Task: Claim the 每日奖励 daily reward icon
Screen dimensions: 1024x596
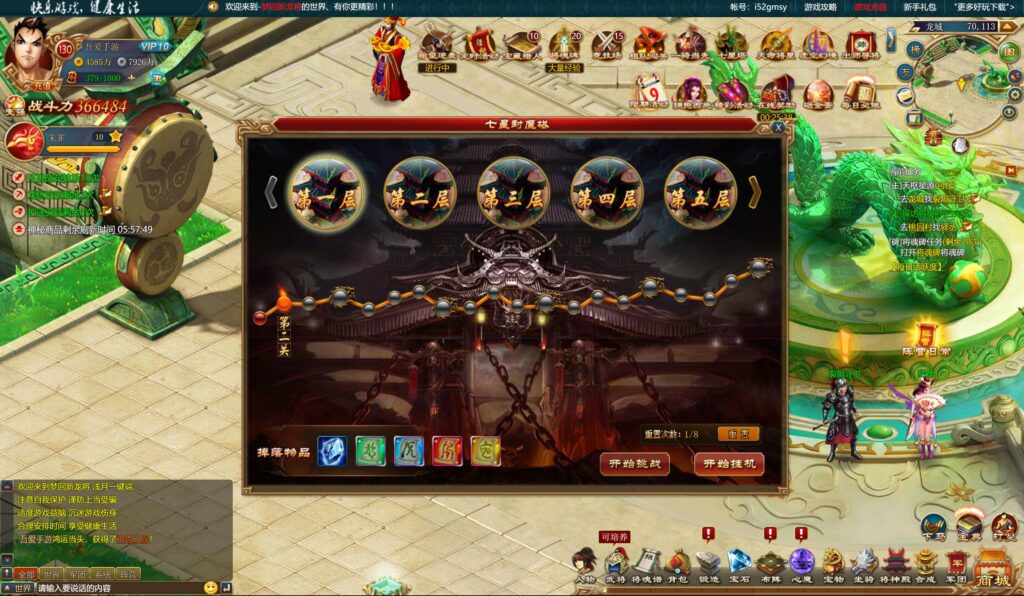Action: click(x=860, y=91)
